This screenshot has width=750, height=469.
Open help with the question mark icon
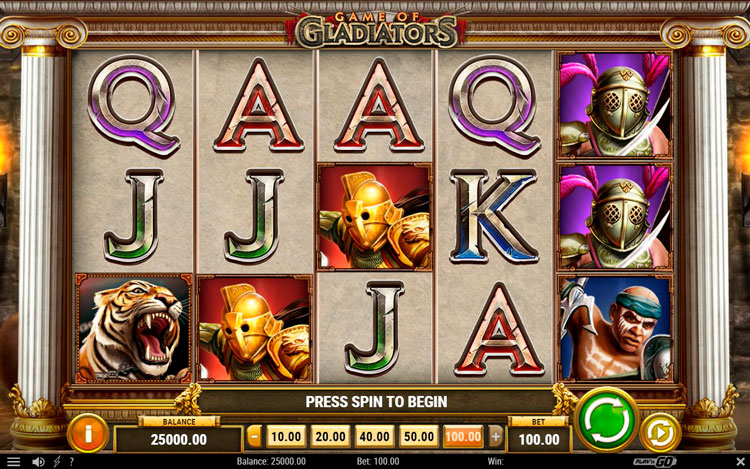pyautogui.click(x=71, y=462)
